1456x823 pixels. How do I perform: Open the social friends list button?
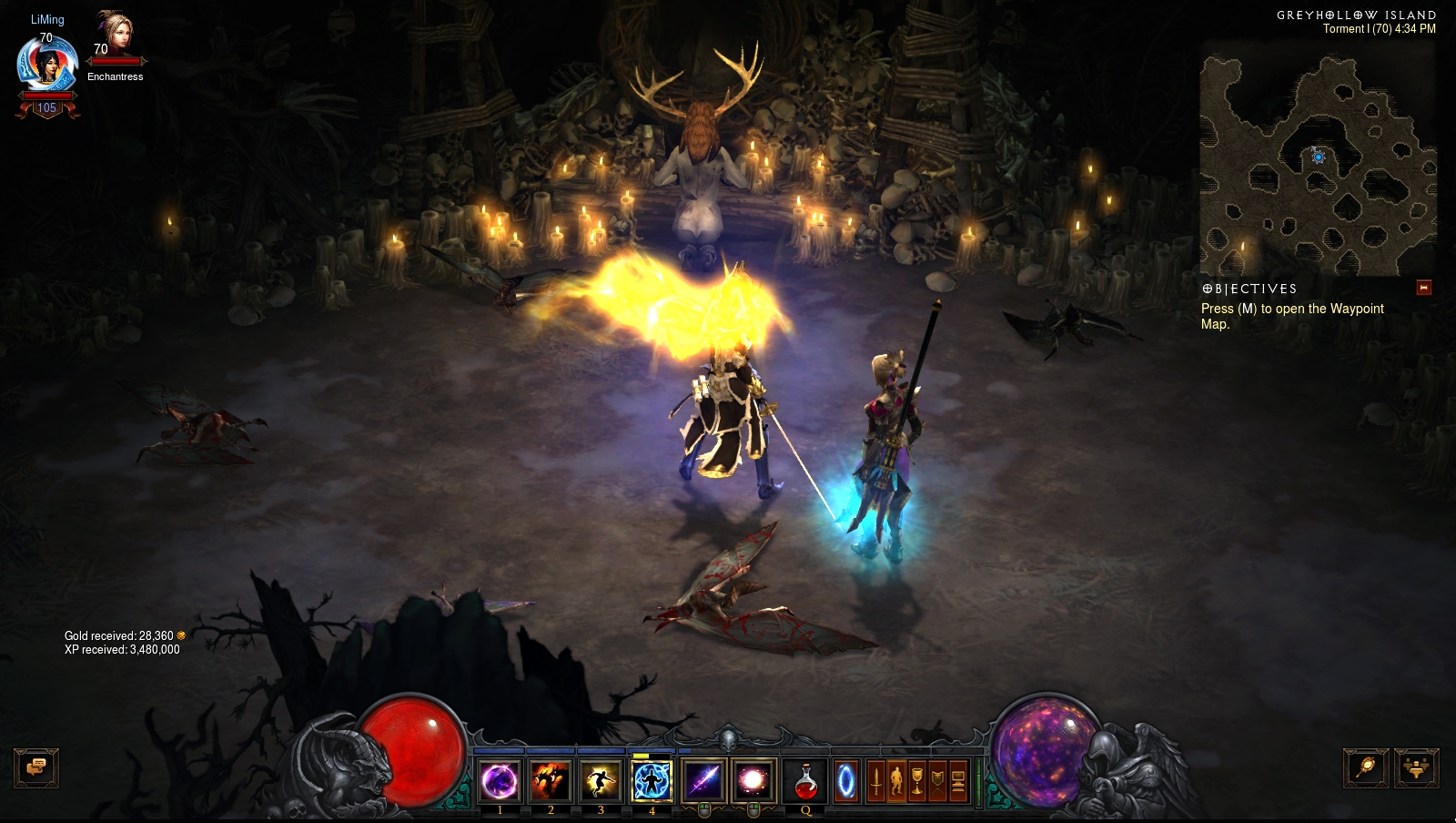[x=1416, y=767]
